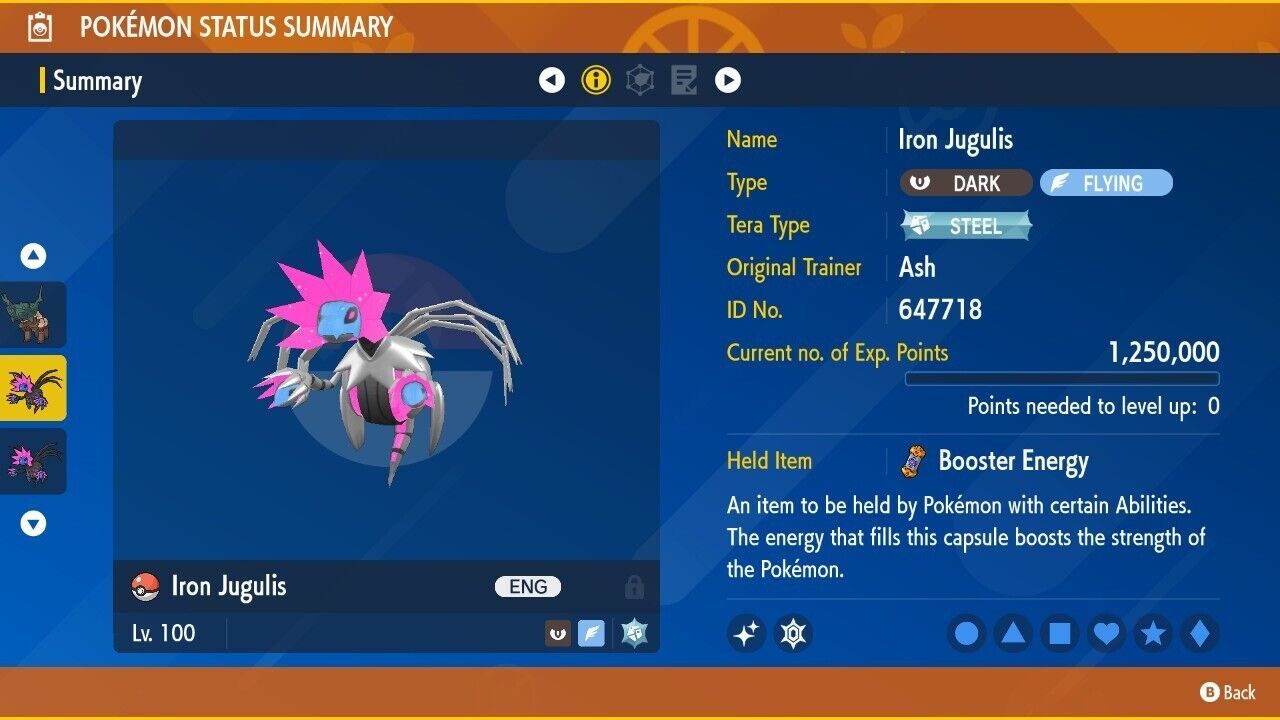1280x720 pixels.
Task: Select the highlighted Iron Jugulis party thumbnail
Action: (33, 390)
